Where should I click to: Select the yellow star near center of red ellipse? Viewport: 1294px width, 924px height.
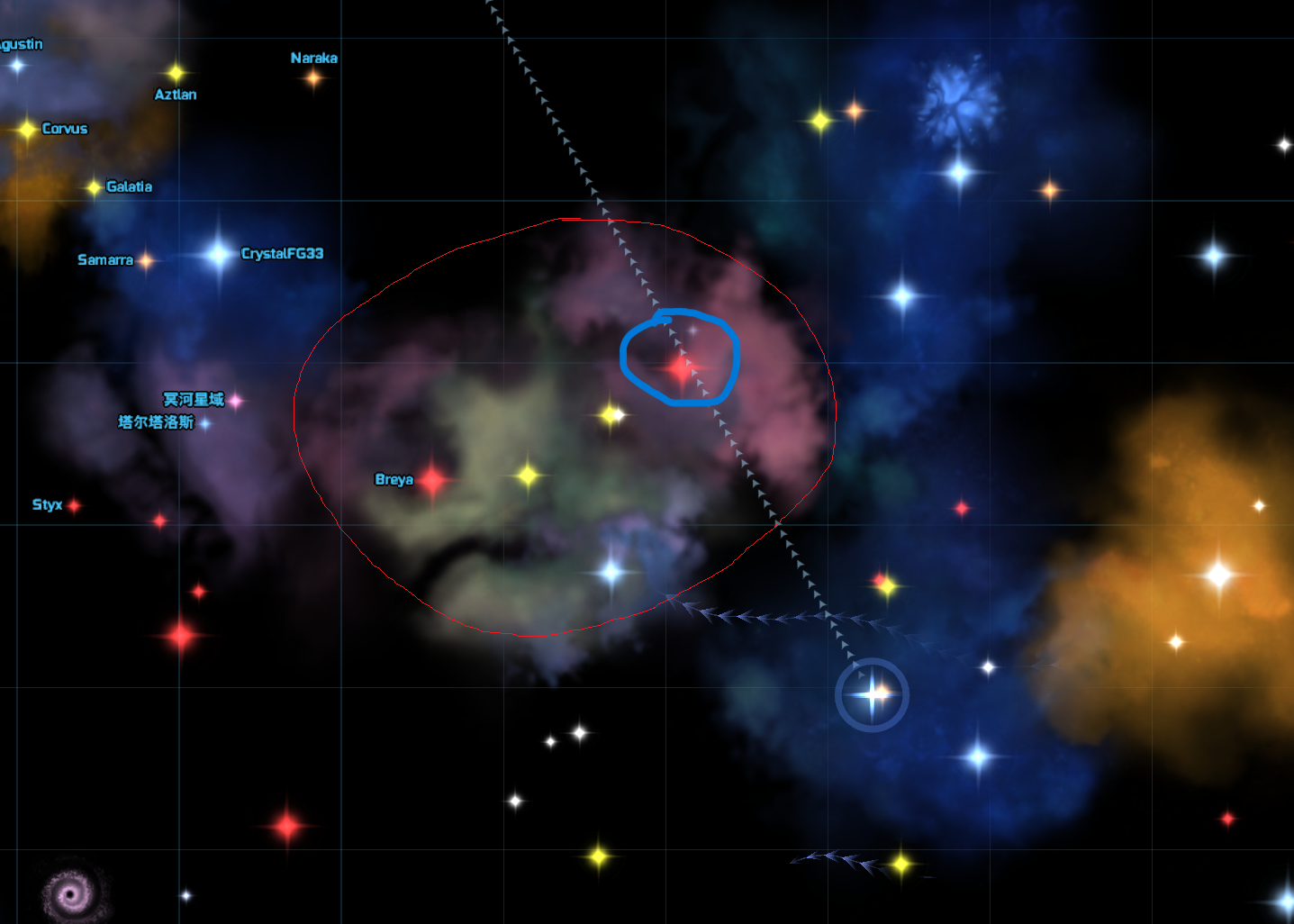pos(611,415)
